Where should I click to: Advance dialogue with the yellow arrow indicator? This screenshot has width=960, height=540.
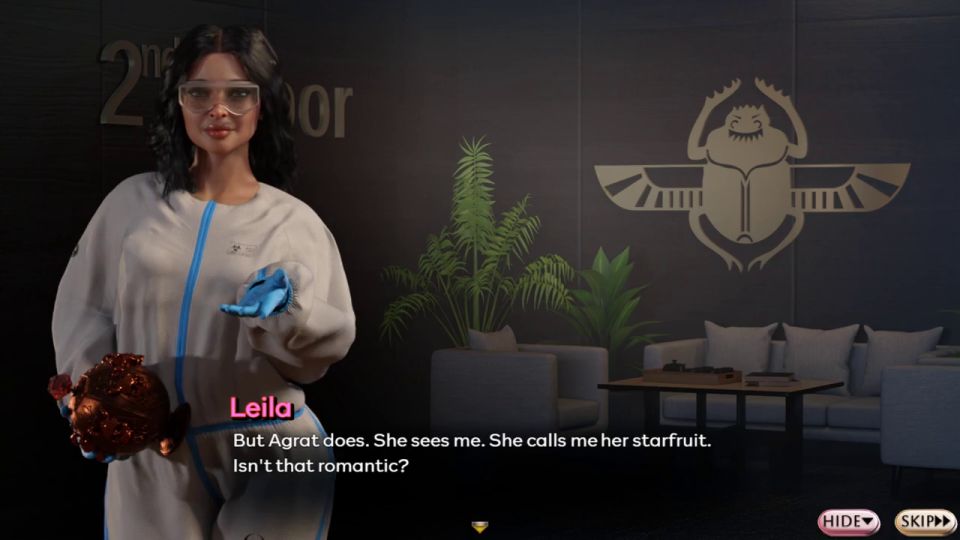coord(480,526)
